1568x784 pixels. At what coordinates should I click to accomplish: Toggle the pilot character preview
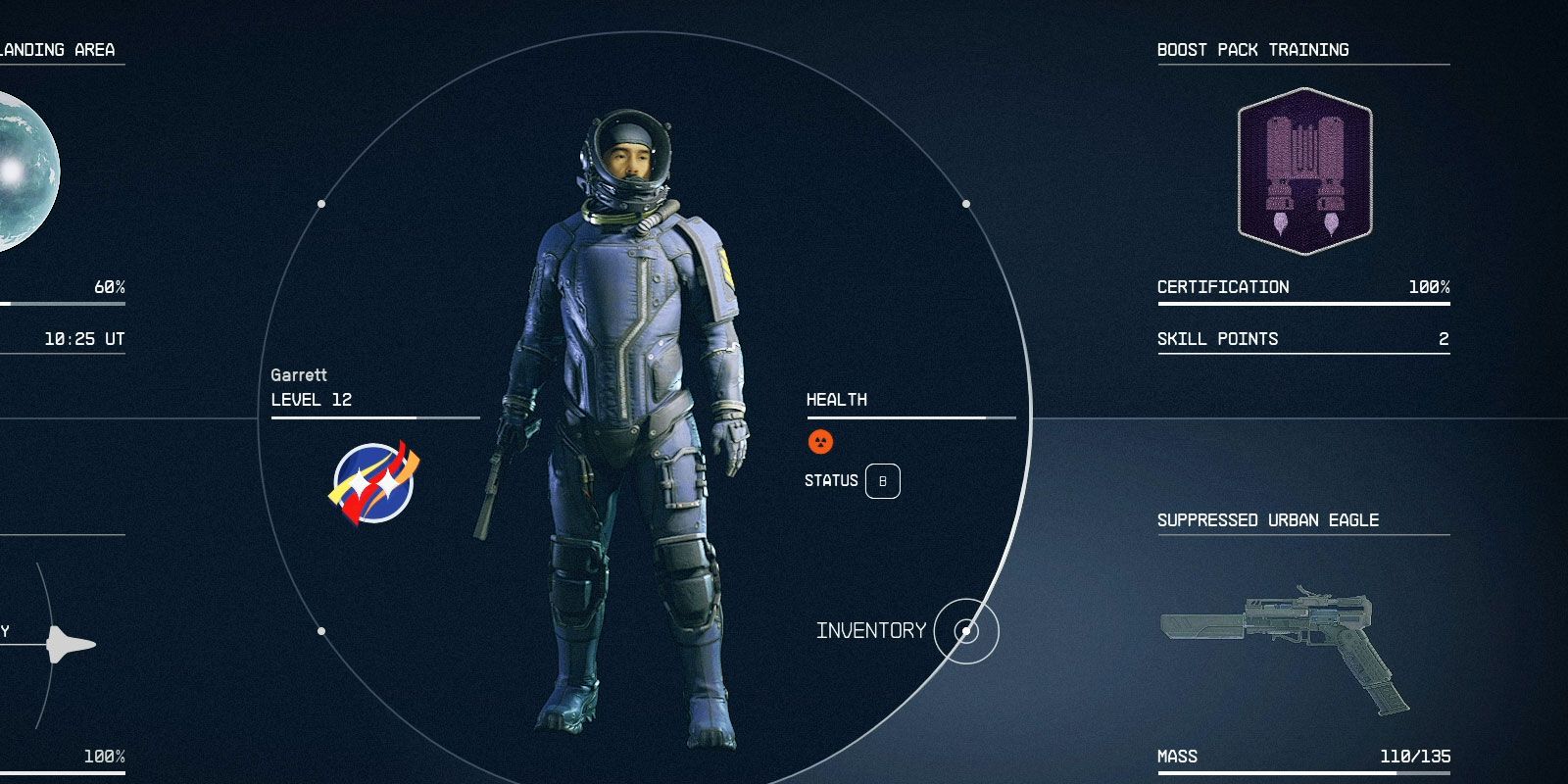click(627, 412)
